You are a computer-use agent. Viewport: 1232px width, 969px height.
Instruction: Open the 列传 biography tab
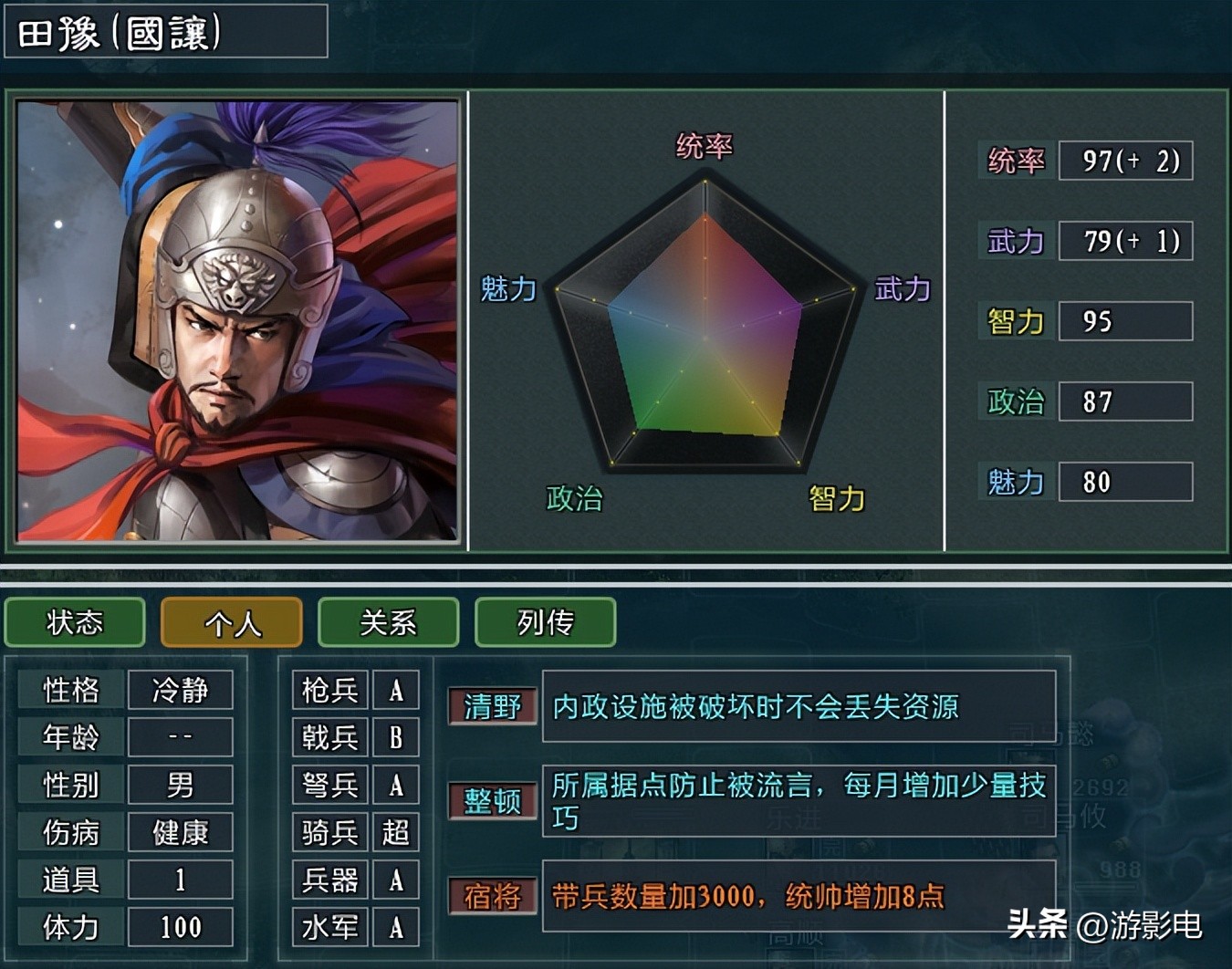coord(545,623)
